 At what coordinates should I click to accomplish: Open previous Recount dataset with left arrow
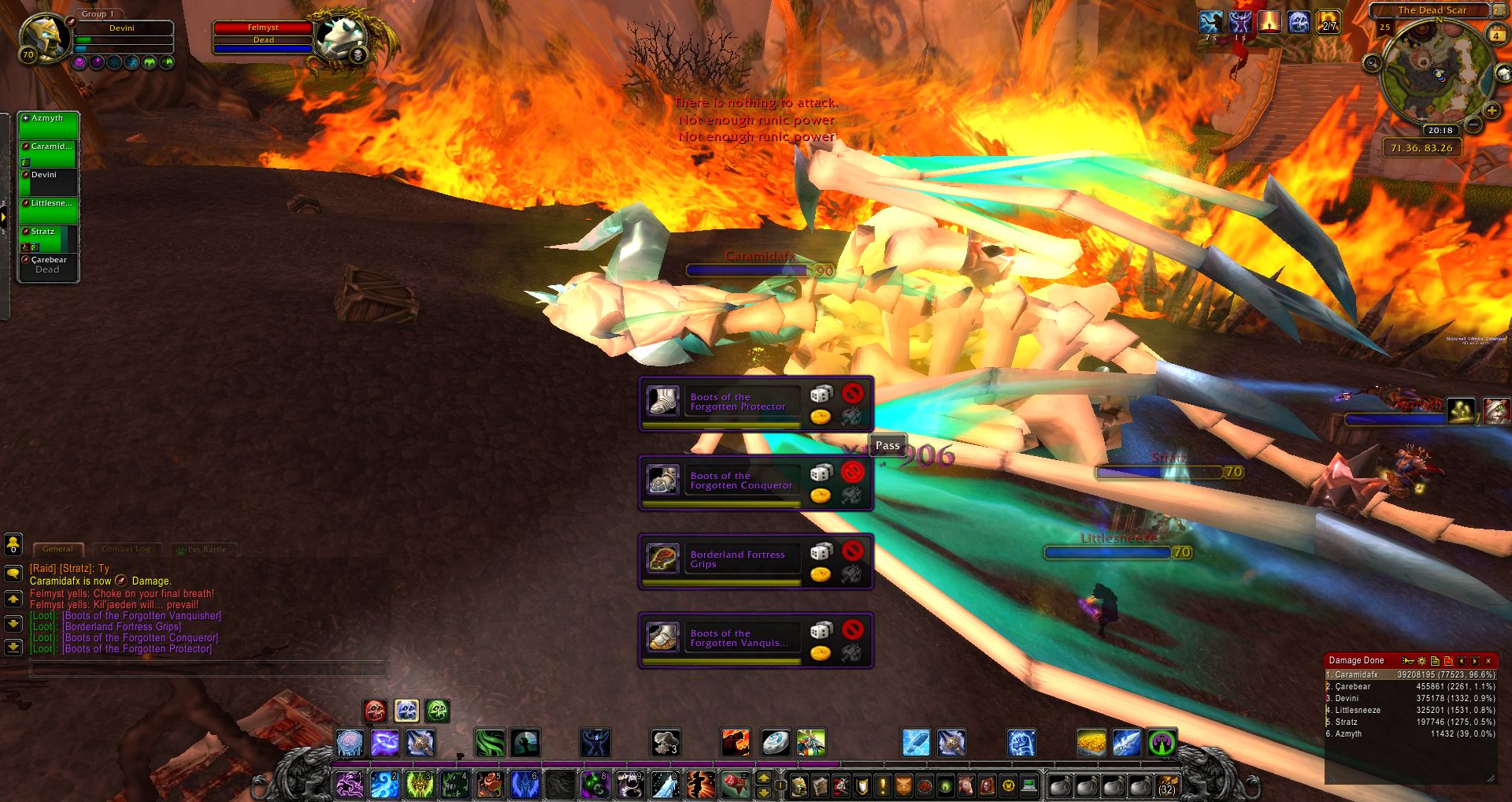[x=1462, y=660]
